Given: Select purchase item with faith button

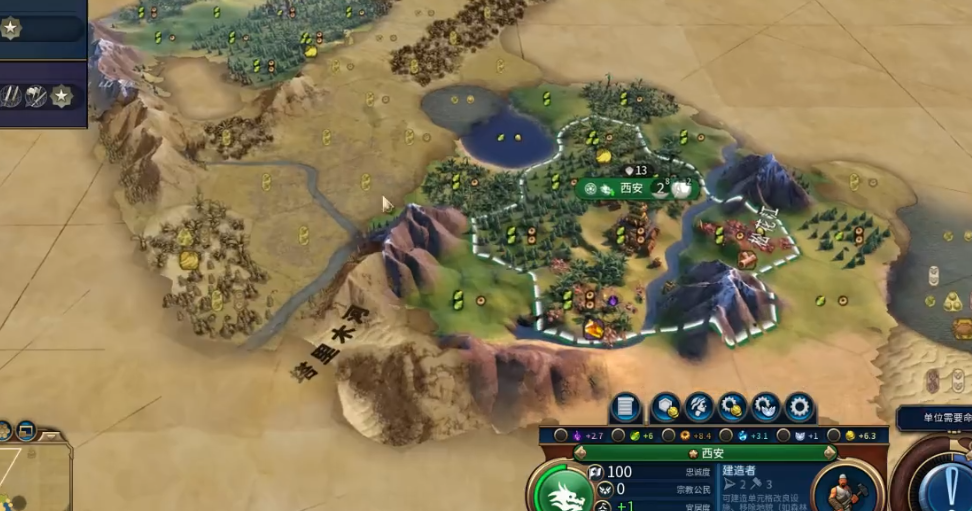Looking at the screenshot, I should (765, 408).
